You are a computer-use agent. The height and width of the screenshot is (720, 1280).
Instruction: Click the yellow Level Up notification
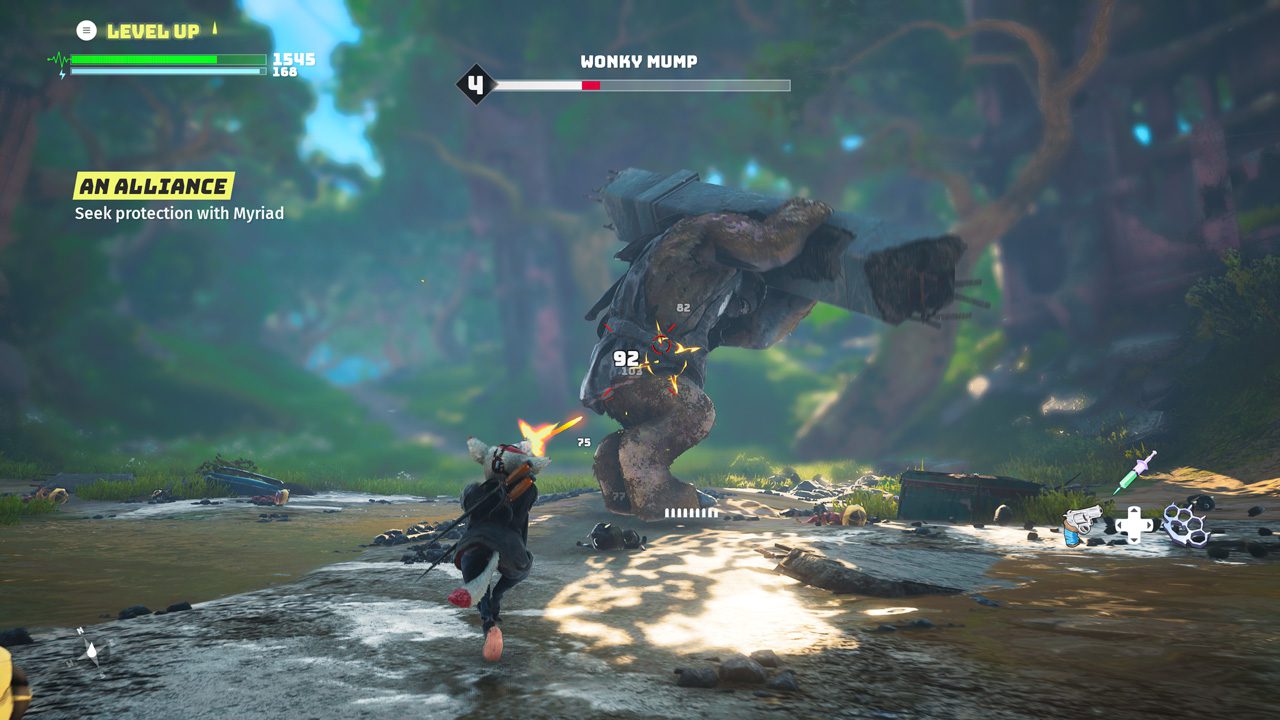152,31
